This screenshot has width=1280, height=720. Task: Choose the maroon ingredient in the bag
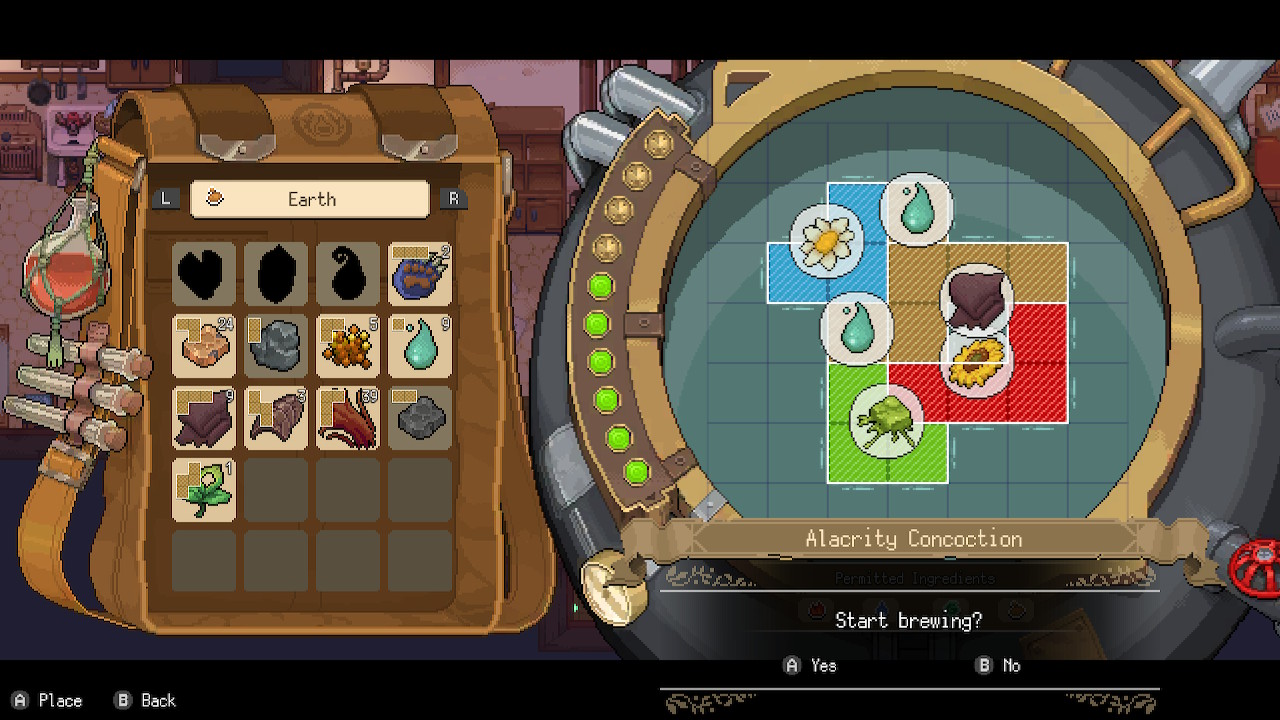click(204, 418)
